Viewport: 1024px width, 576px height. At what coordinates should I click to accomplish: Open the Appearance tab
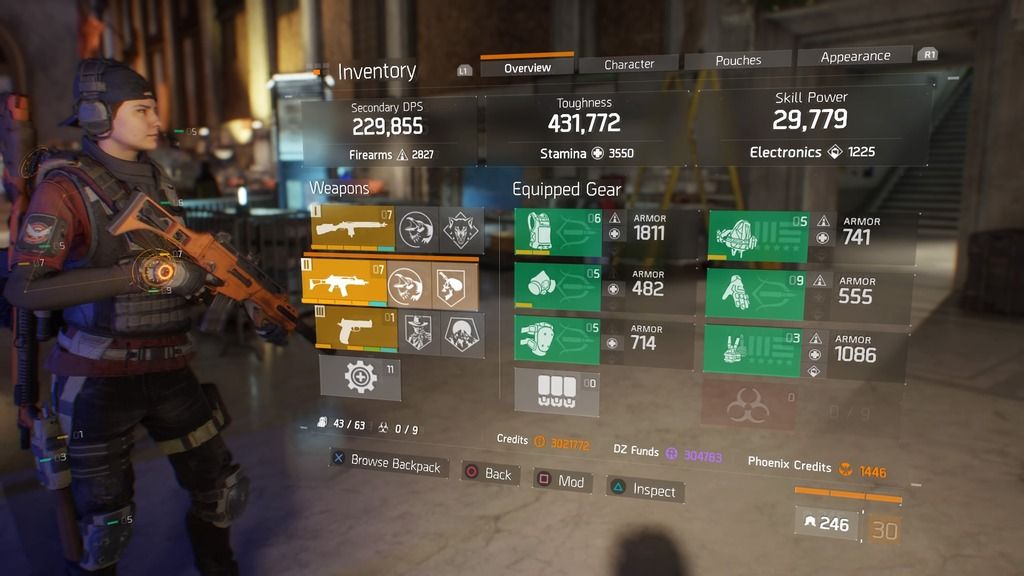pos(855,57)
